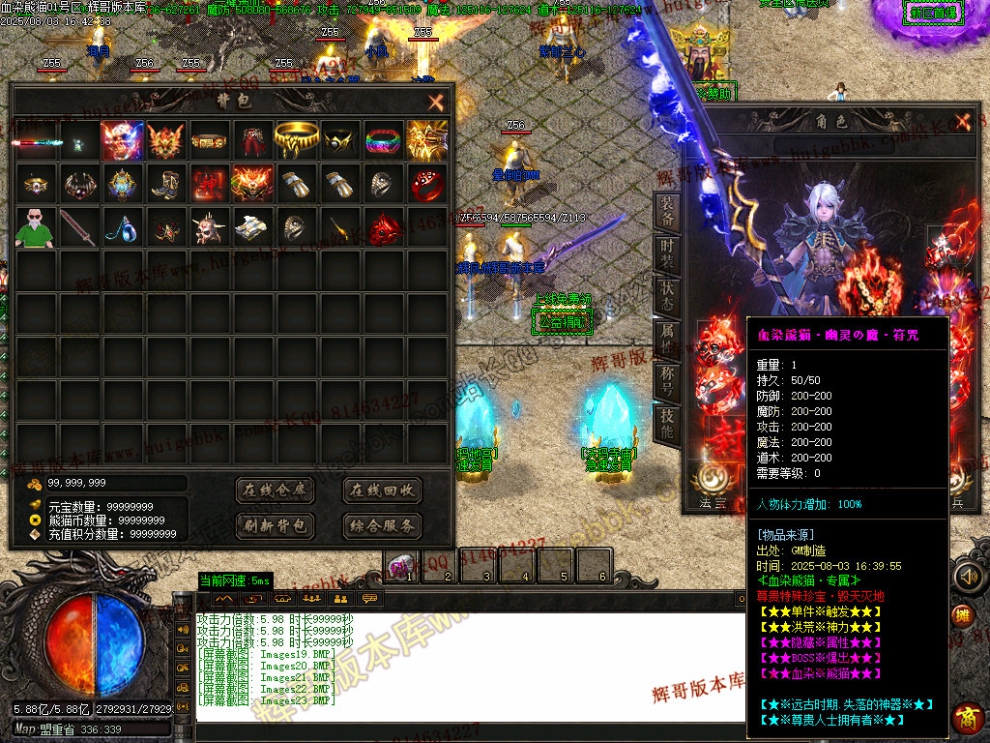Refresh the backpack (刷新背包)

275,525
